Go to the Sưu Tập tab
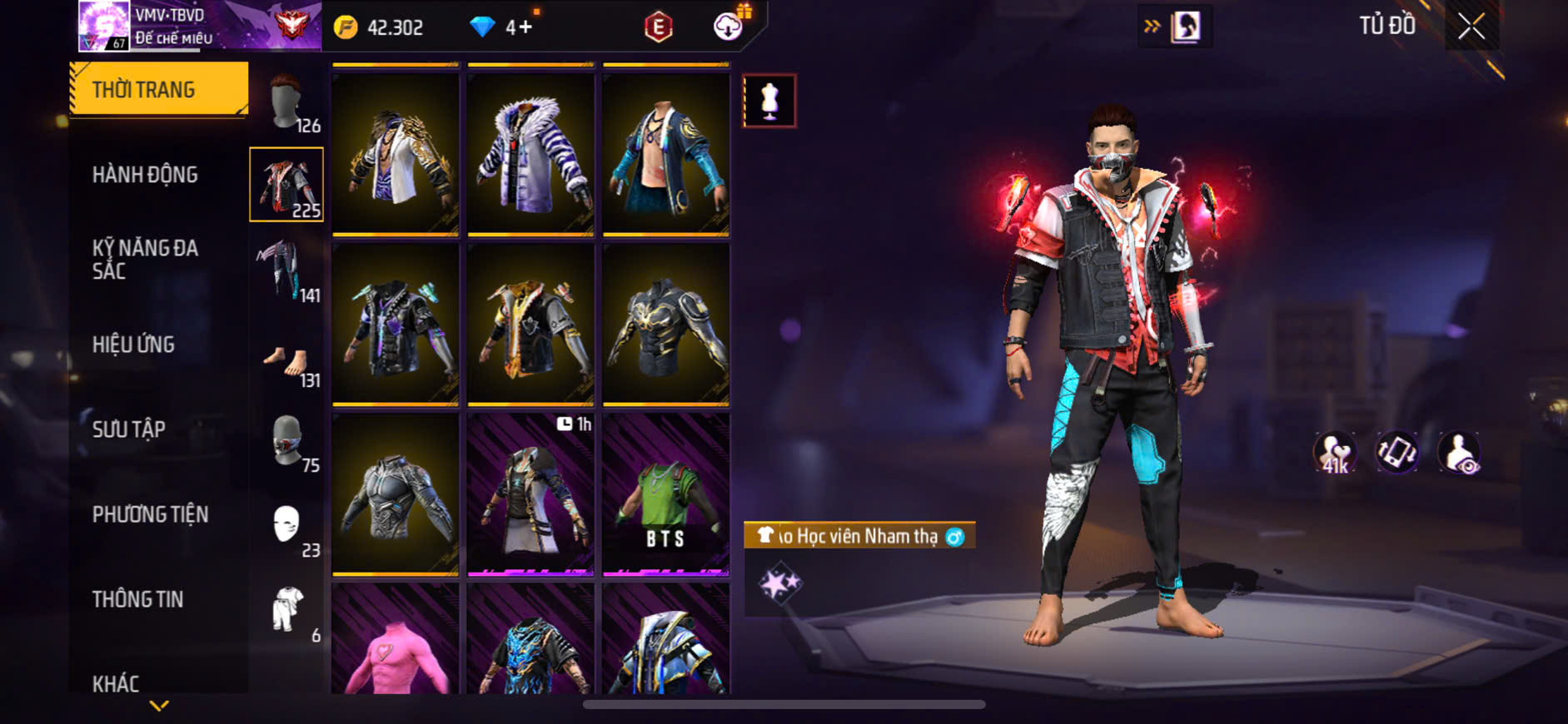 coord(129,429)
